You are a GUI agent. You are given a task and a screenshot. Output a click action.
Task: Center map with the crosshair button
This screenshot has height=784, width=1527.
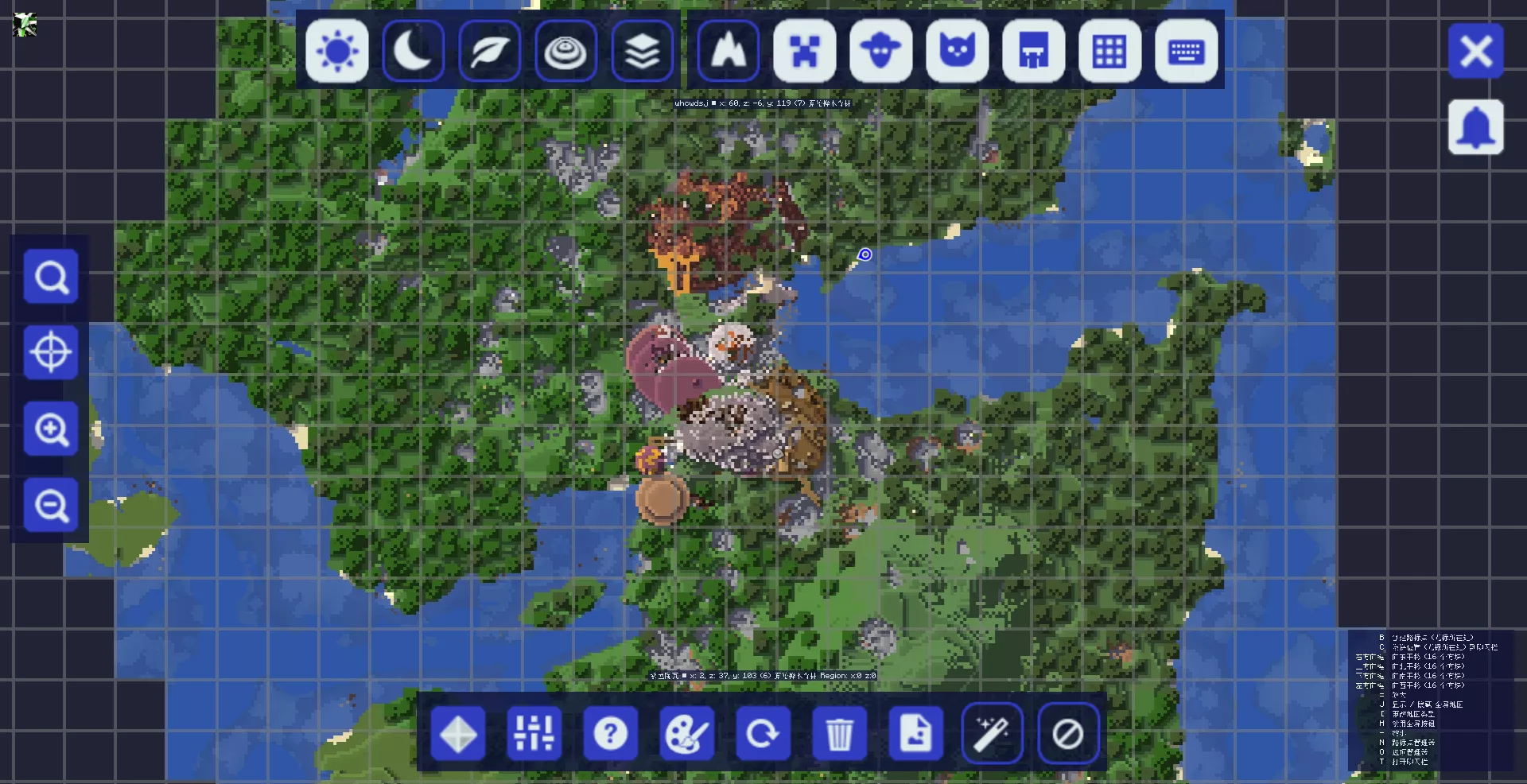click(x=52, y=352)
